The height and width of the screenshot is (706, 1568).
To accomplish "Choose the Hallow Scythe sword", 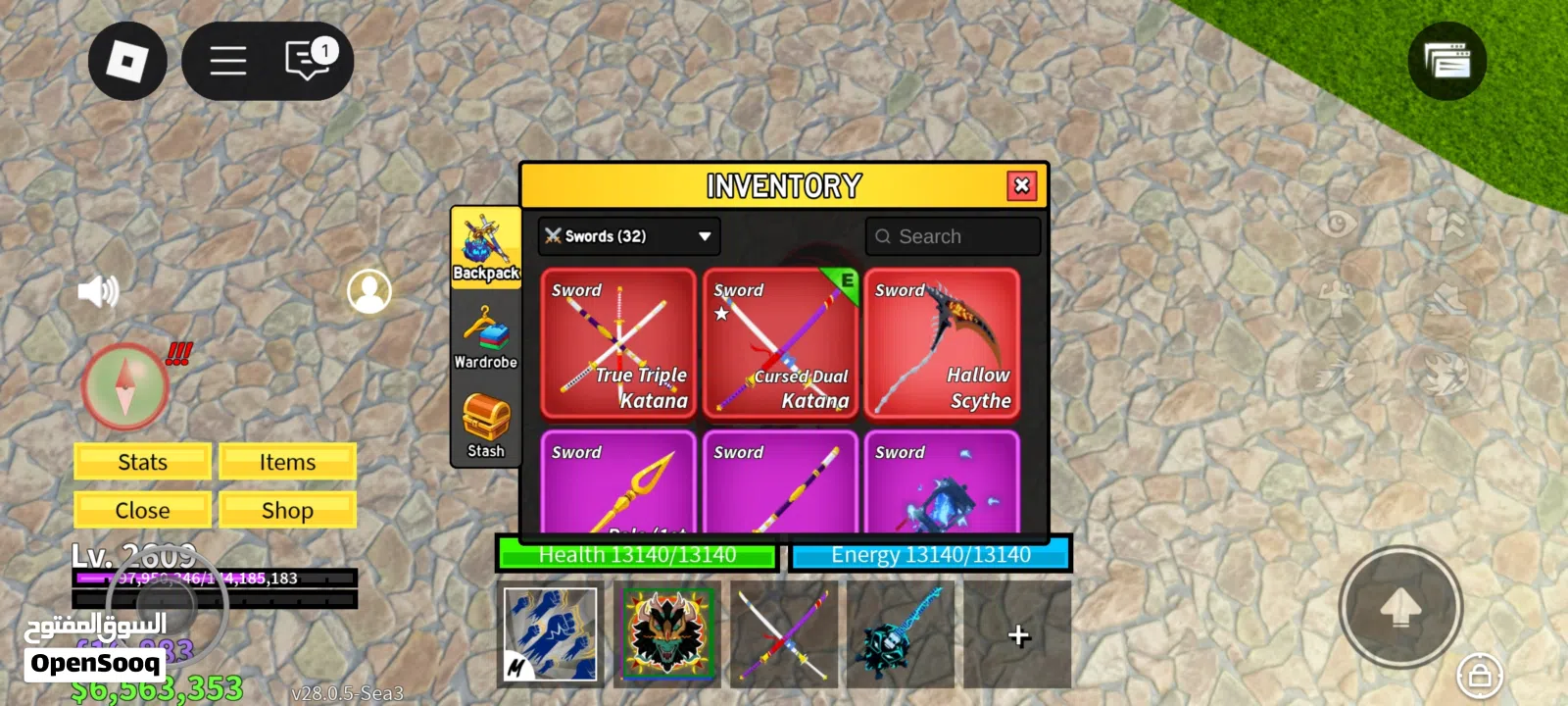I will point(942,344).
